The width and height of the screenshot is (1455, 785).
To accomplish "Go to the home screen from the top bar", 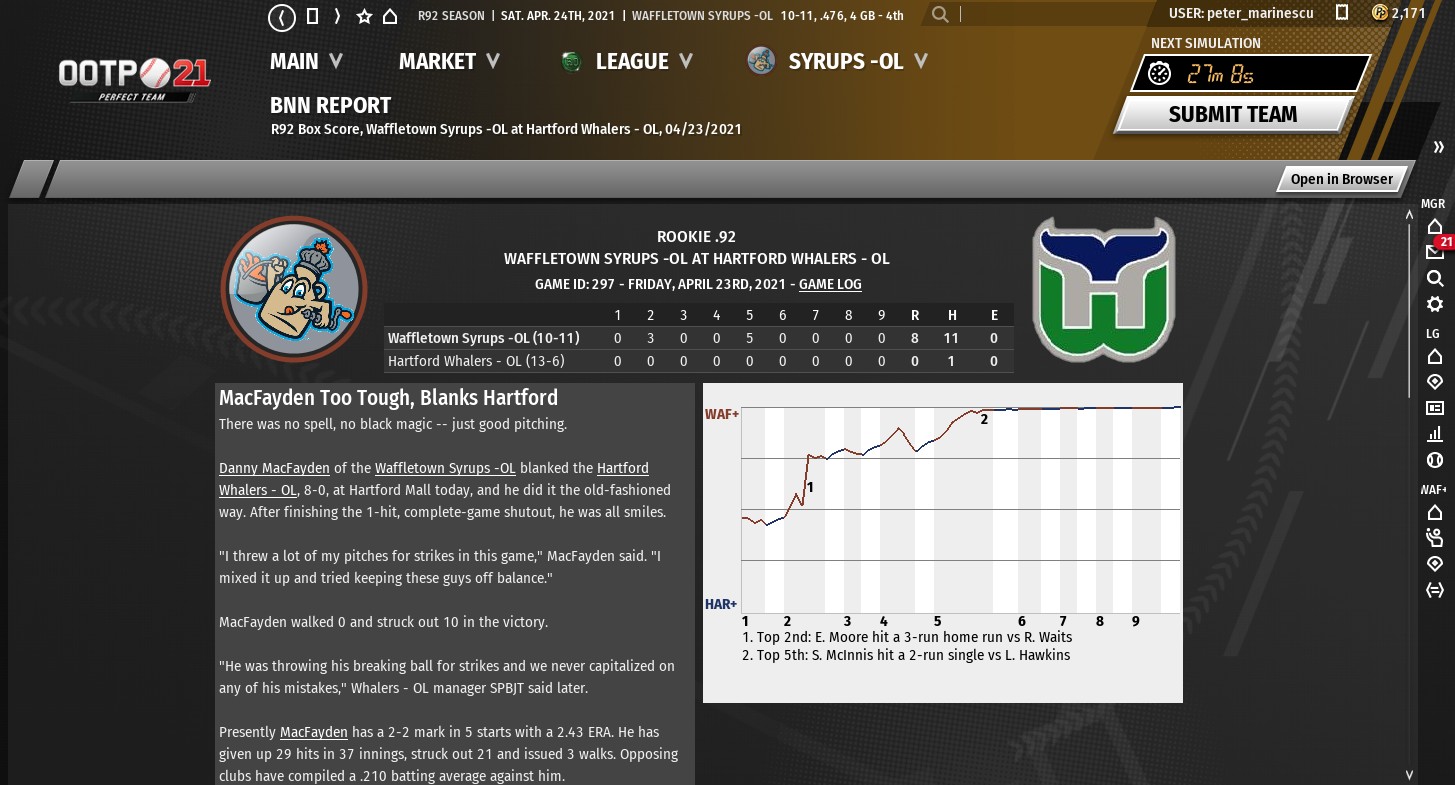I will (x=390, y=16).
